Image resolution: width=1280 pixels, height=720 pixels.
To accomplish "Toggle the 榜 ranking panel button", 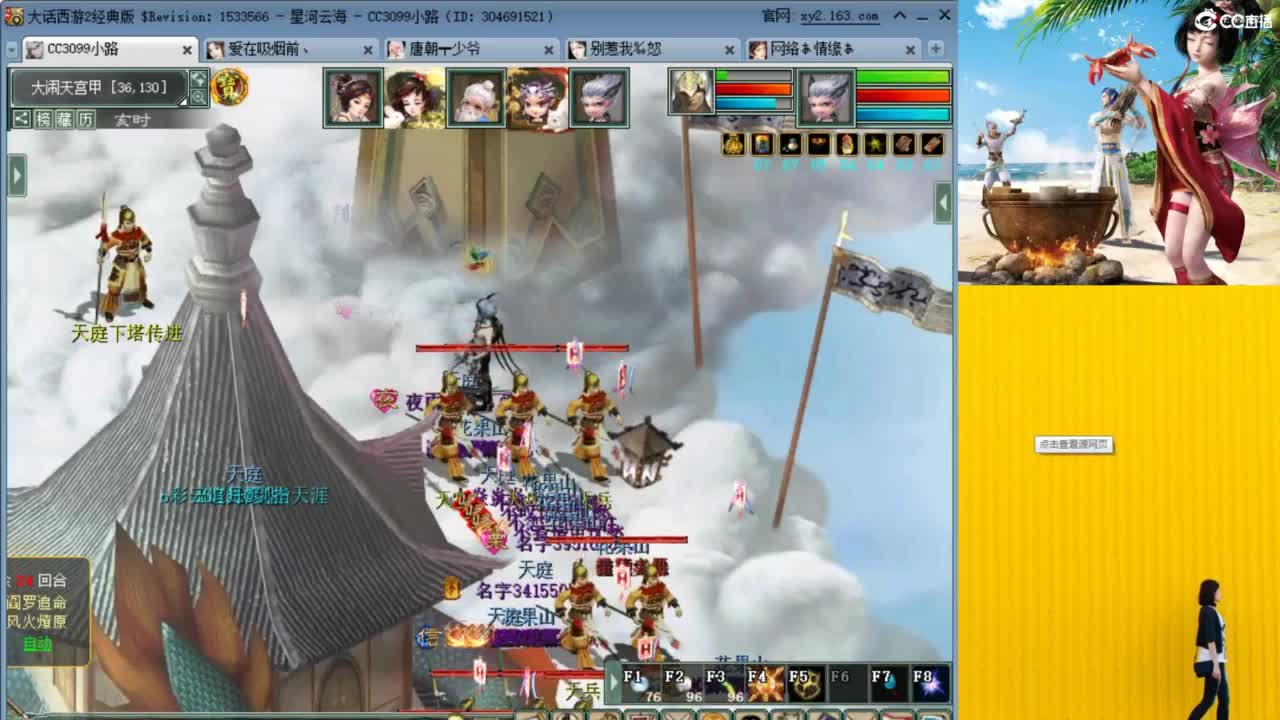I will point(45,119).
